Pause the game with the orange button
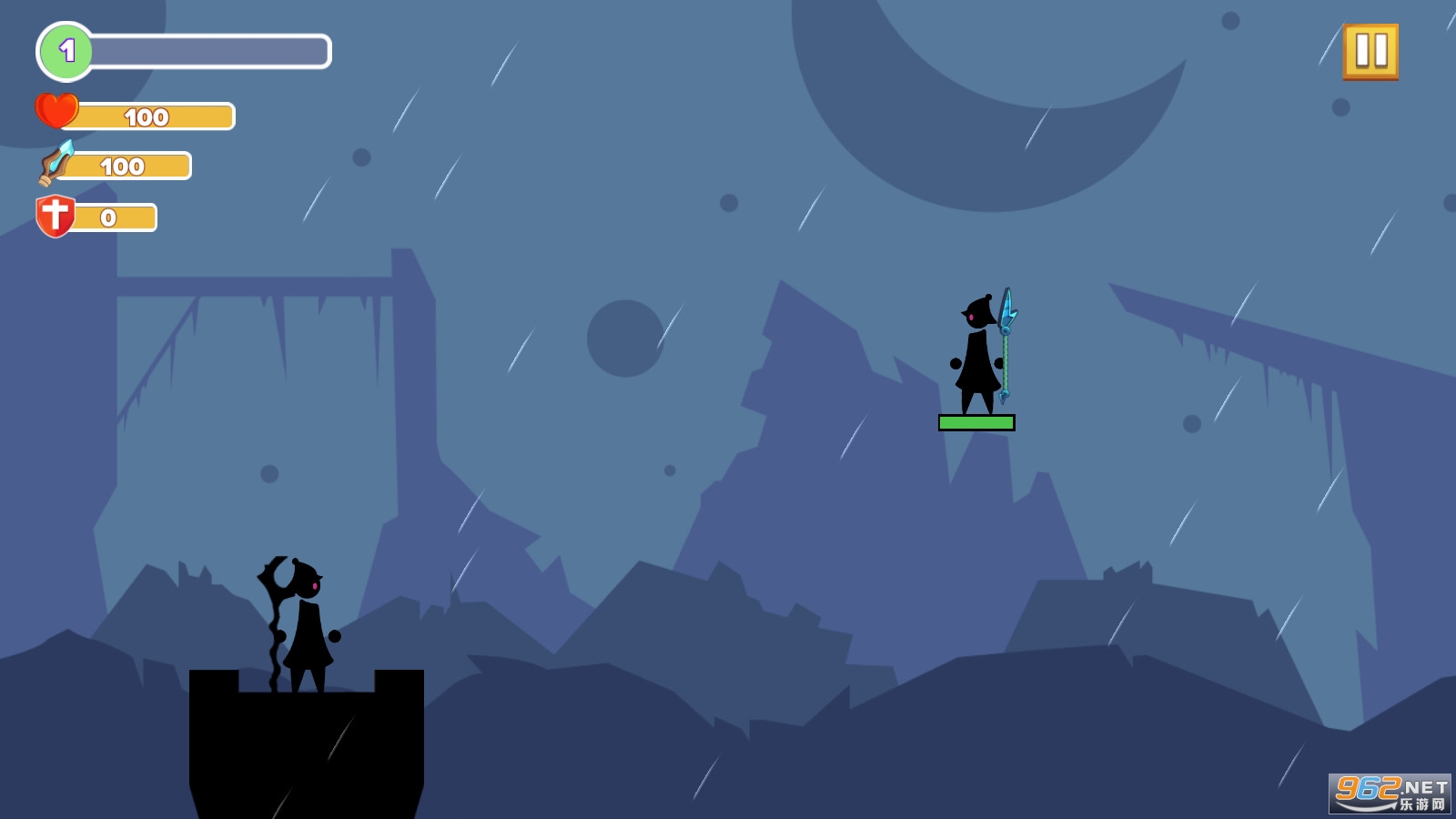Image resolution: width=1456 pixels, height=819 pixels. [1370, 52]
